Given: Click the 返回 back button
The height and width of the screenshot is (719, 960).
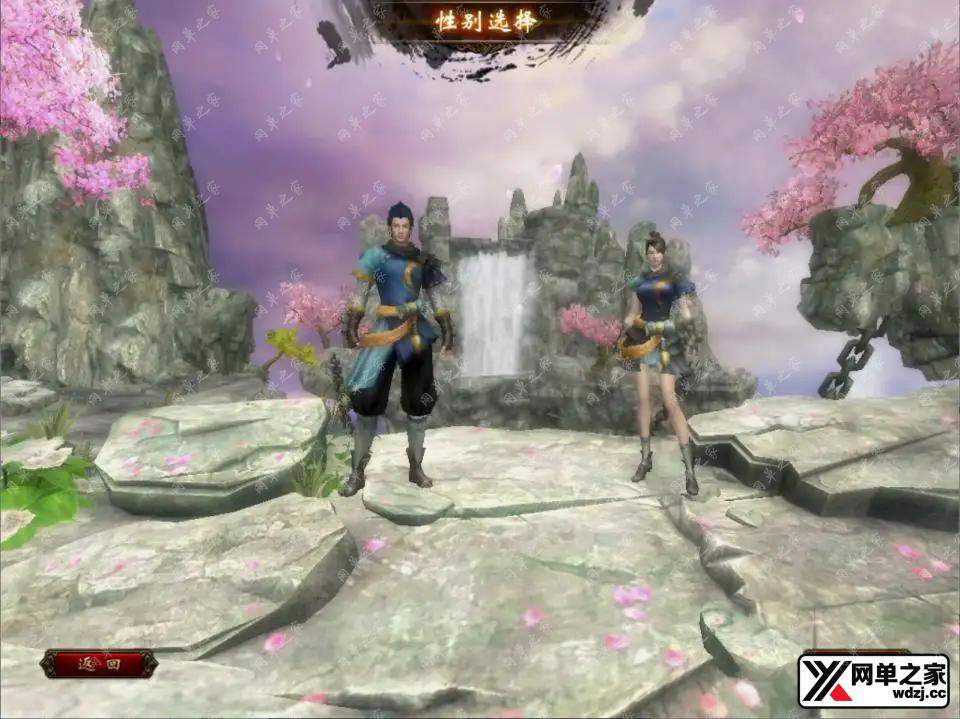Looking at the screenshot, I should [99, 664].
